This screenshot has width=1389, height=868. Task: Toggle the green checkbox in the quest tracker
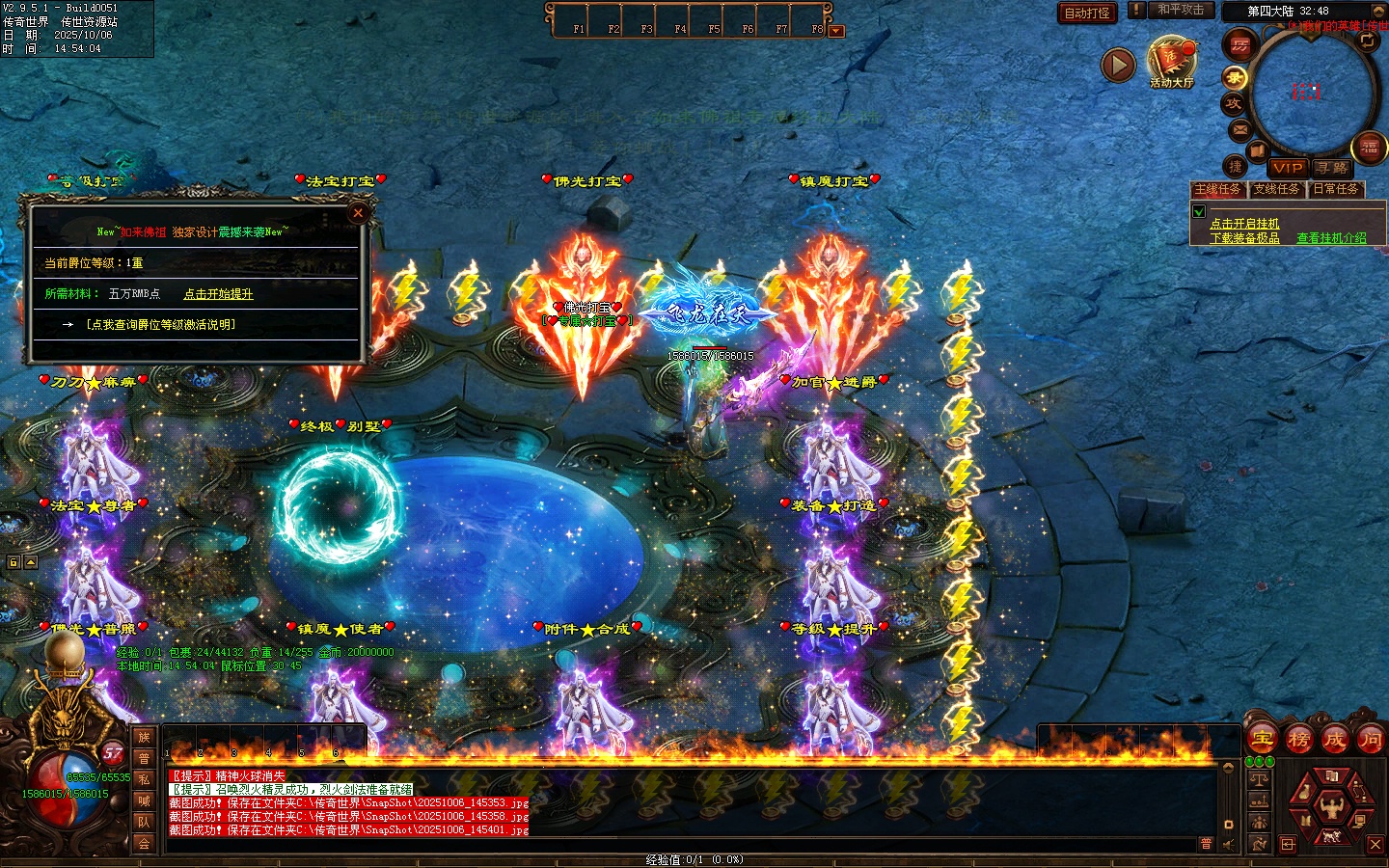[x=1199, y=211]
